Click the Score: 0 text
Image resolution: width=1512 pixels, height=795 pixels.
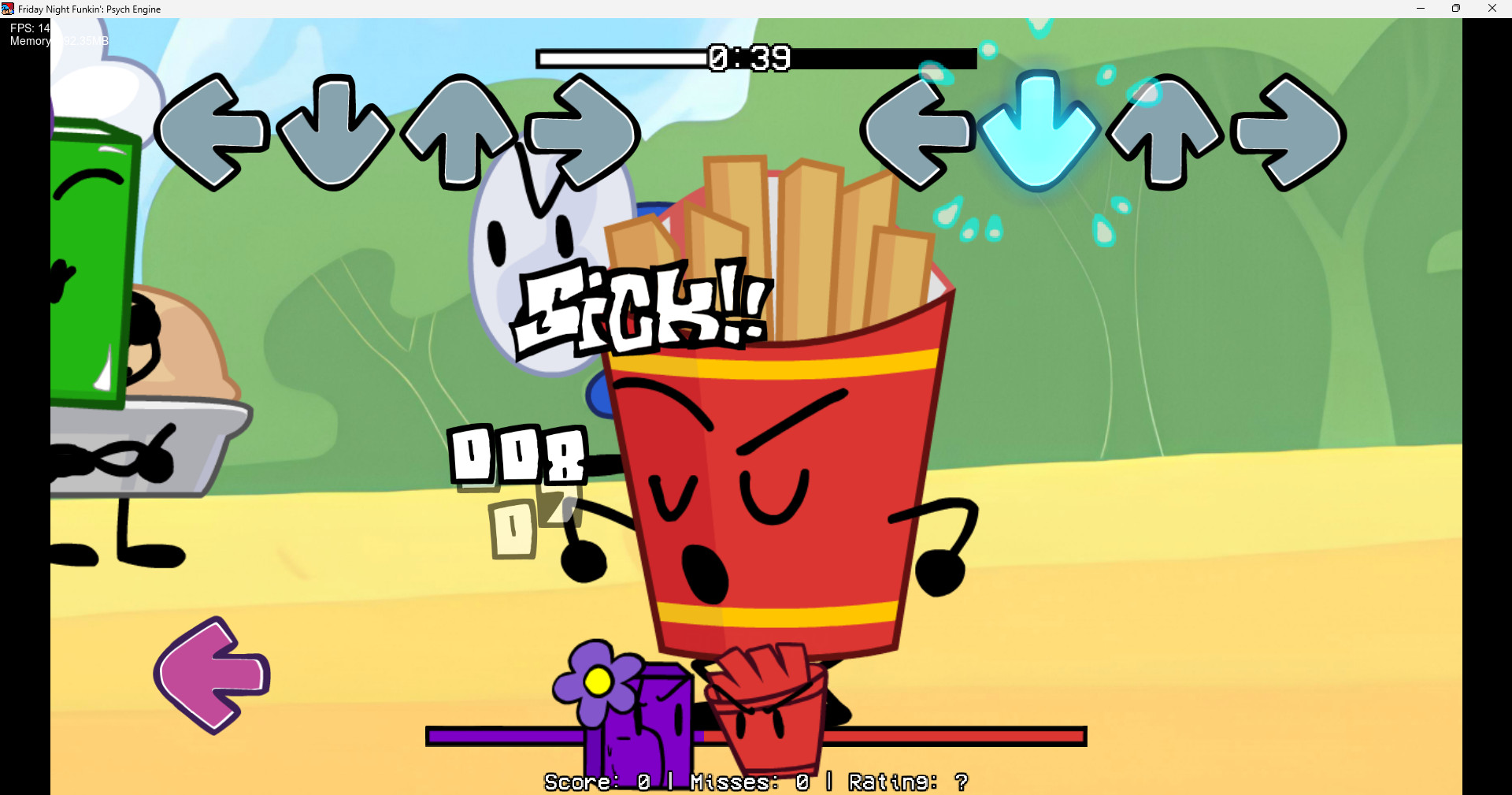tap(597, 782)
